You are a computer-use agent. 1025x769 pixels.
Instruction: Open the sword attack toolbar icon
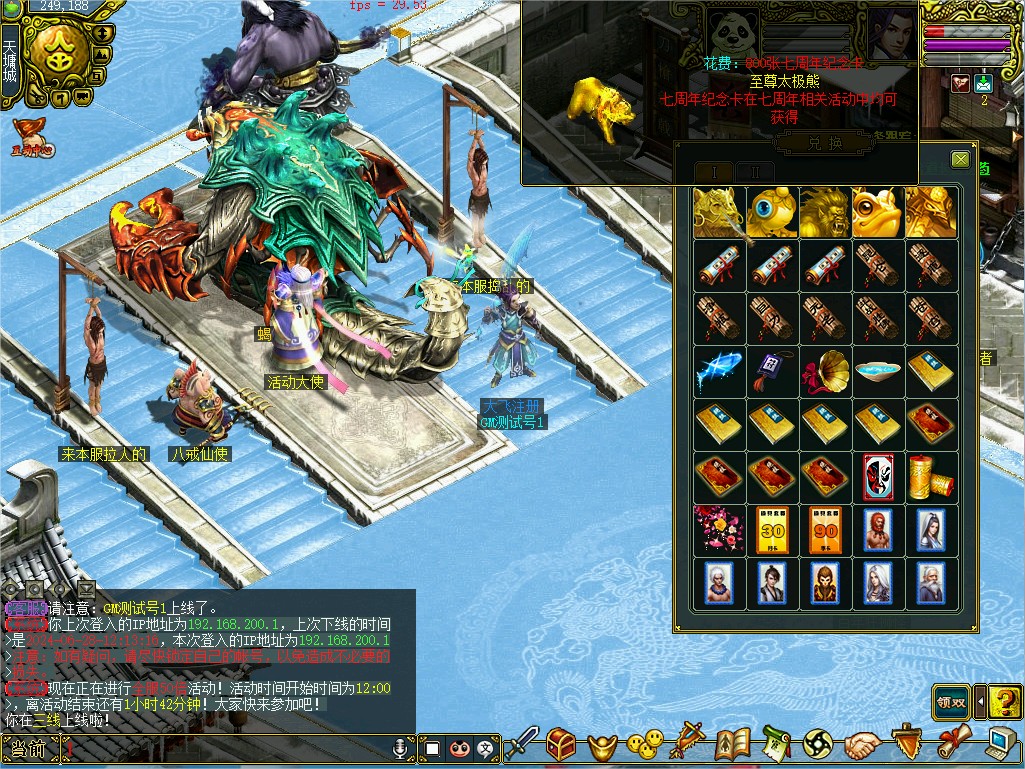(522, 744)
